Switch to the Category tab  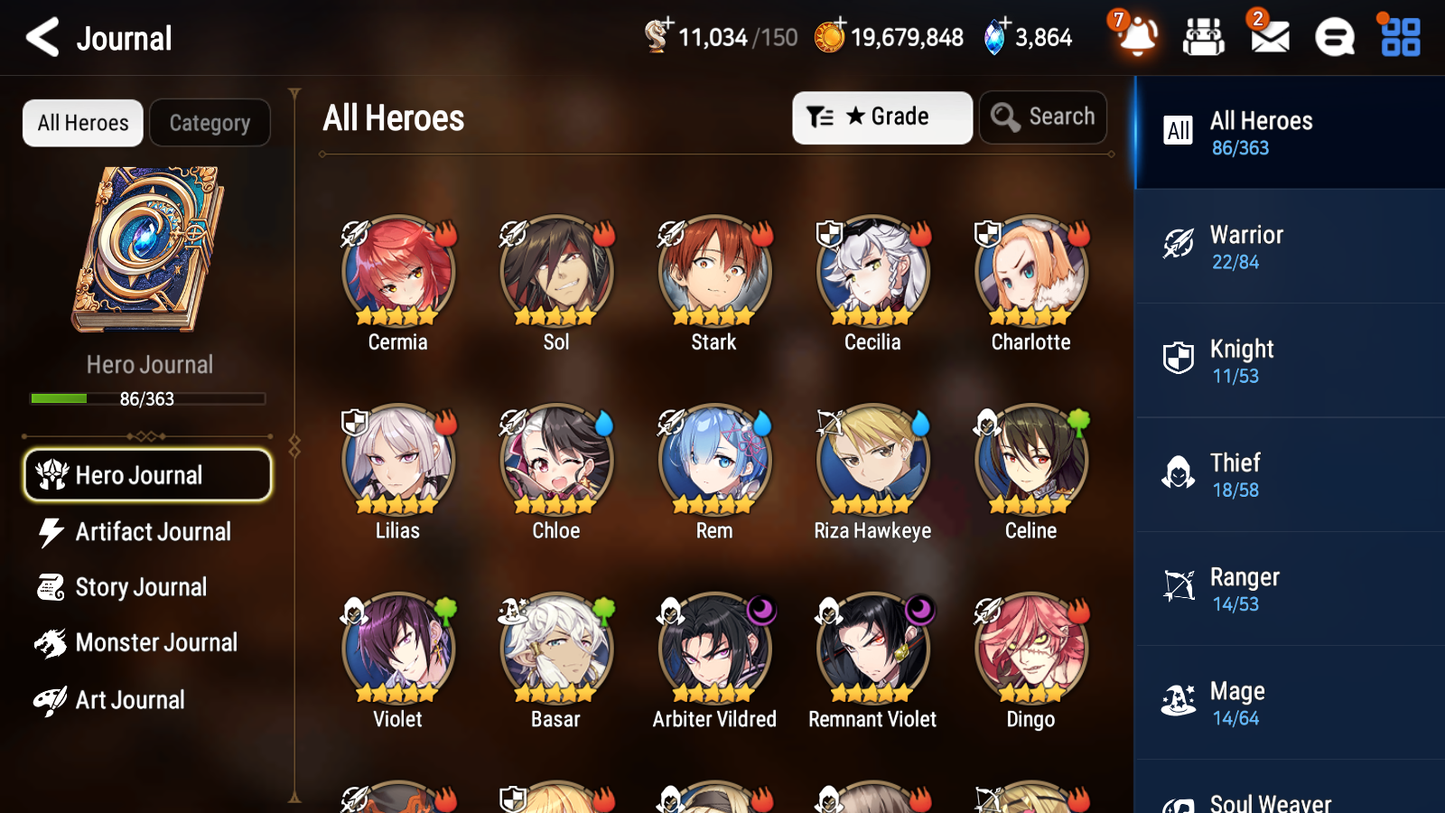click(210, 123)
